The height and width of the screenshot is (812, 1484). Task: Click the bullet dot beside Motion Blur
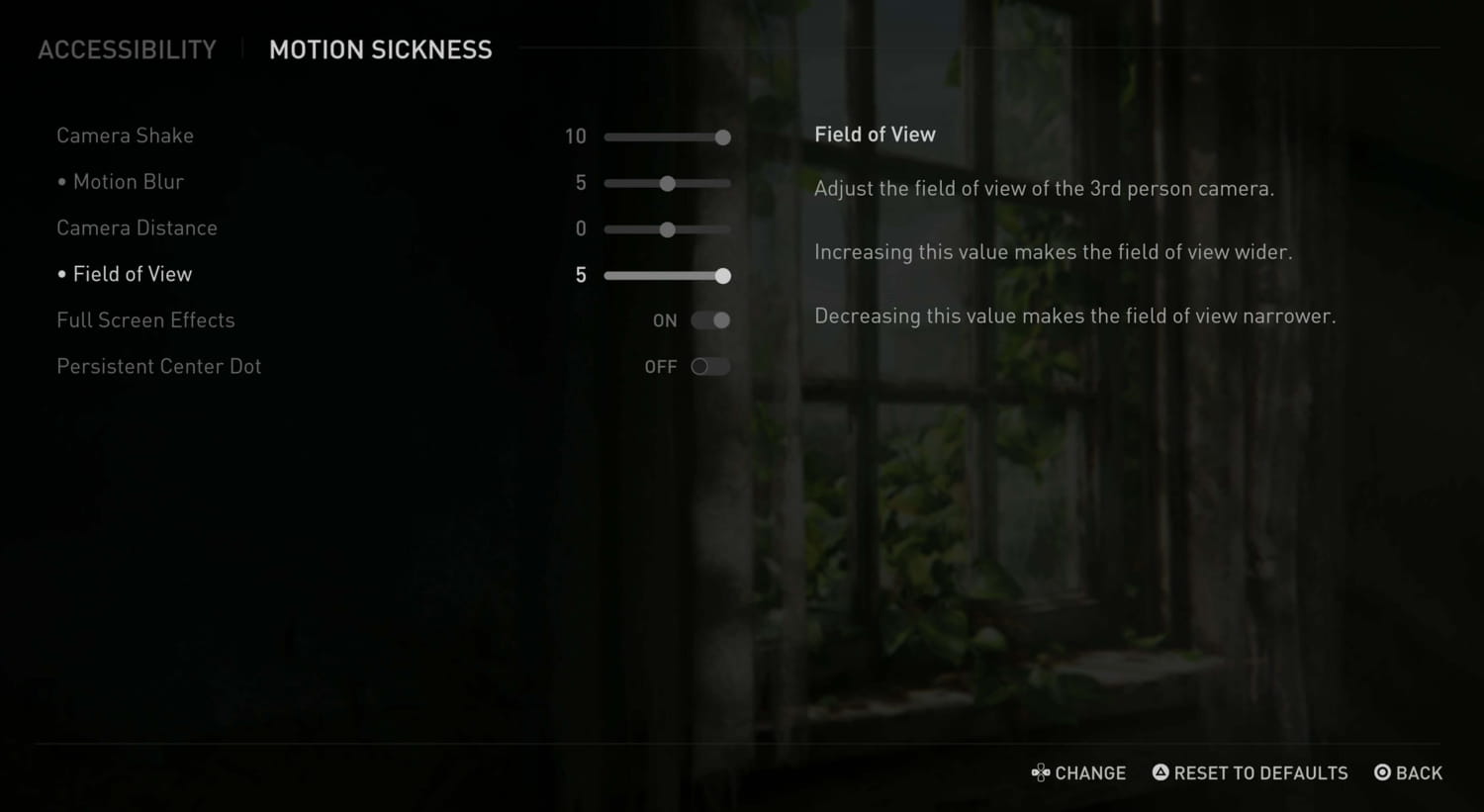click(x=61, y=182)
